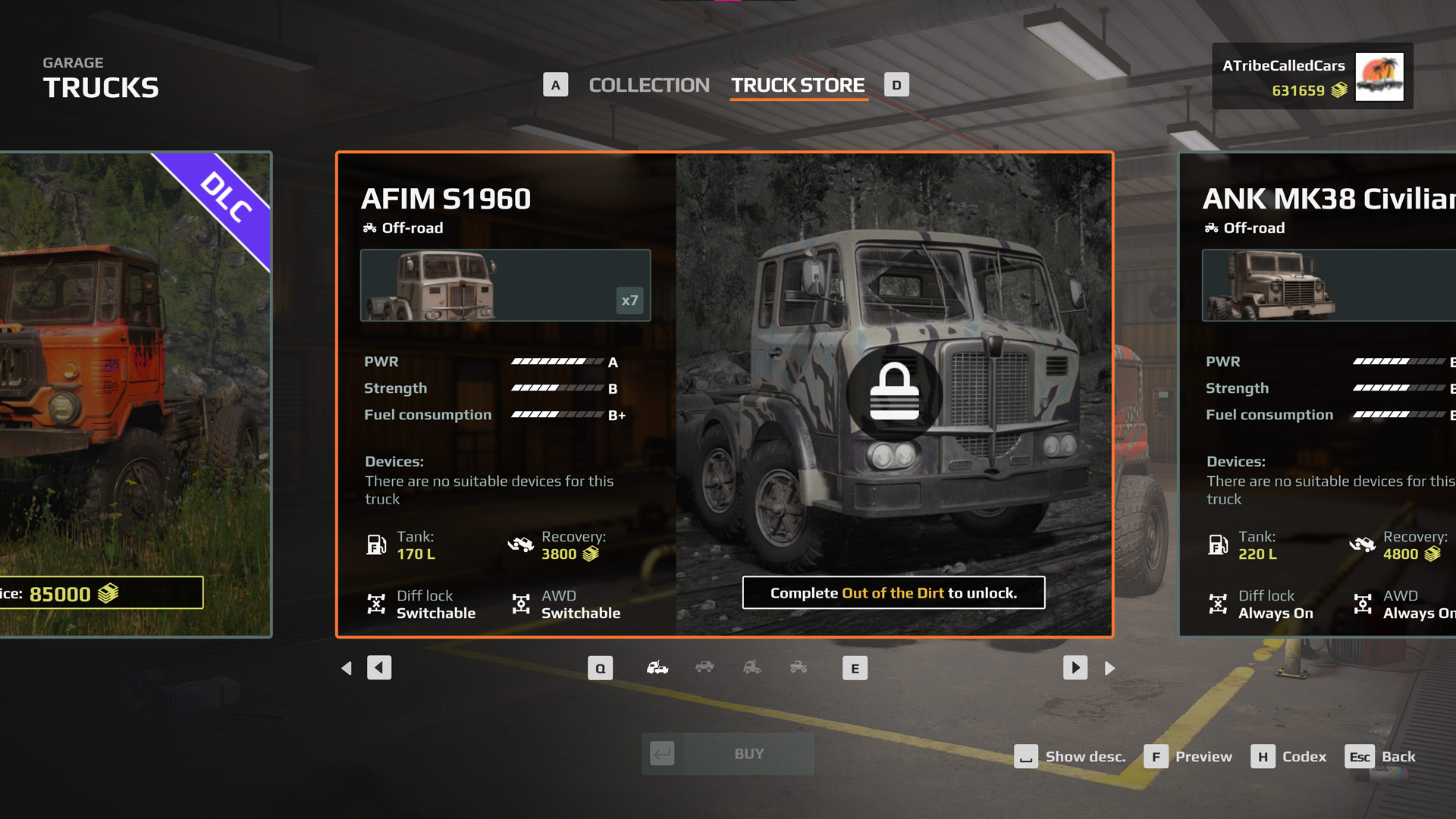Select the AFIM S1960 truck card
The image size is (1456, 819).
tap(724, 394)
